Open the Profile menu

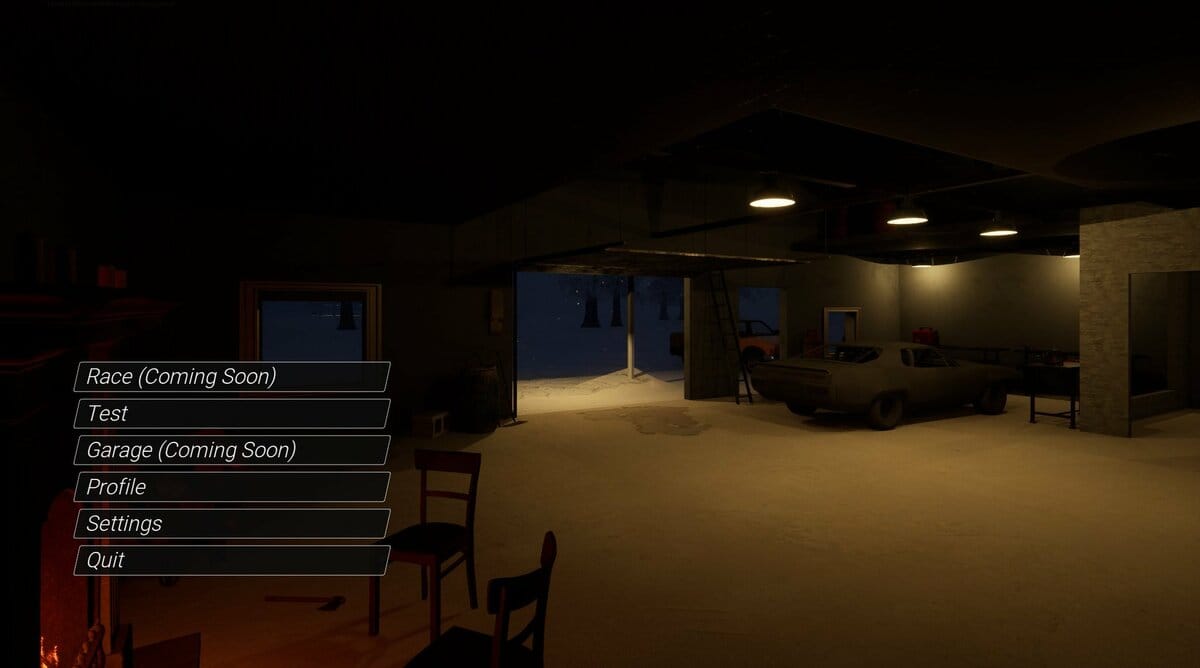pyautogui.click(x=231, y=487)
